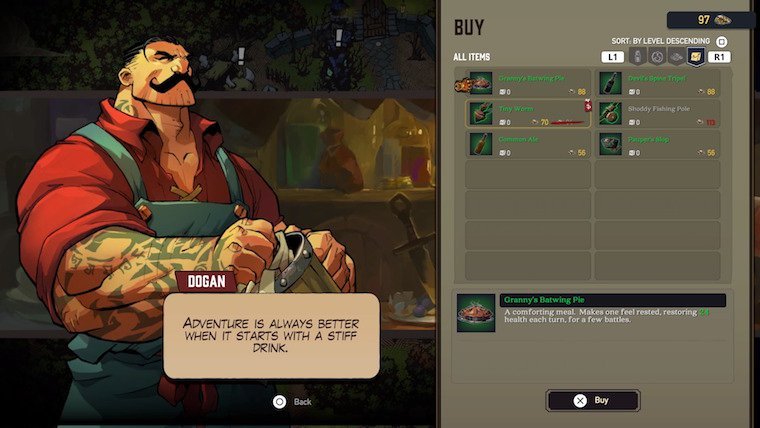Select the Tiny Worm item
Screen dimensions: 760x428
[530, 113]
